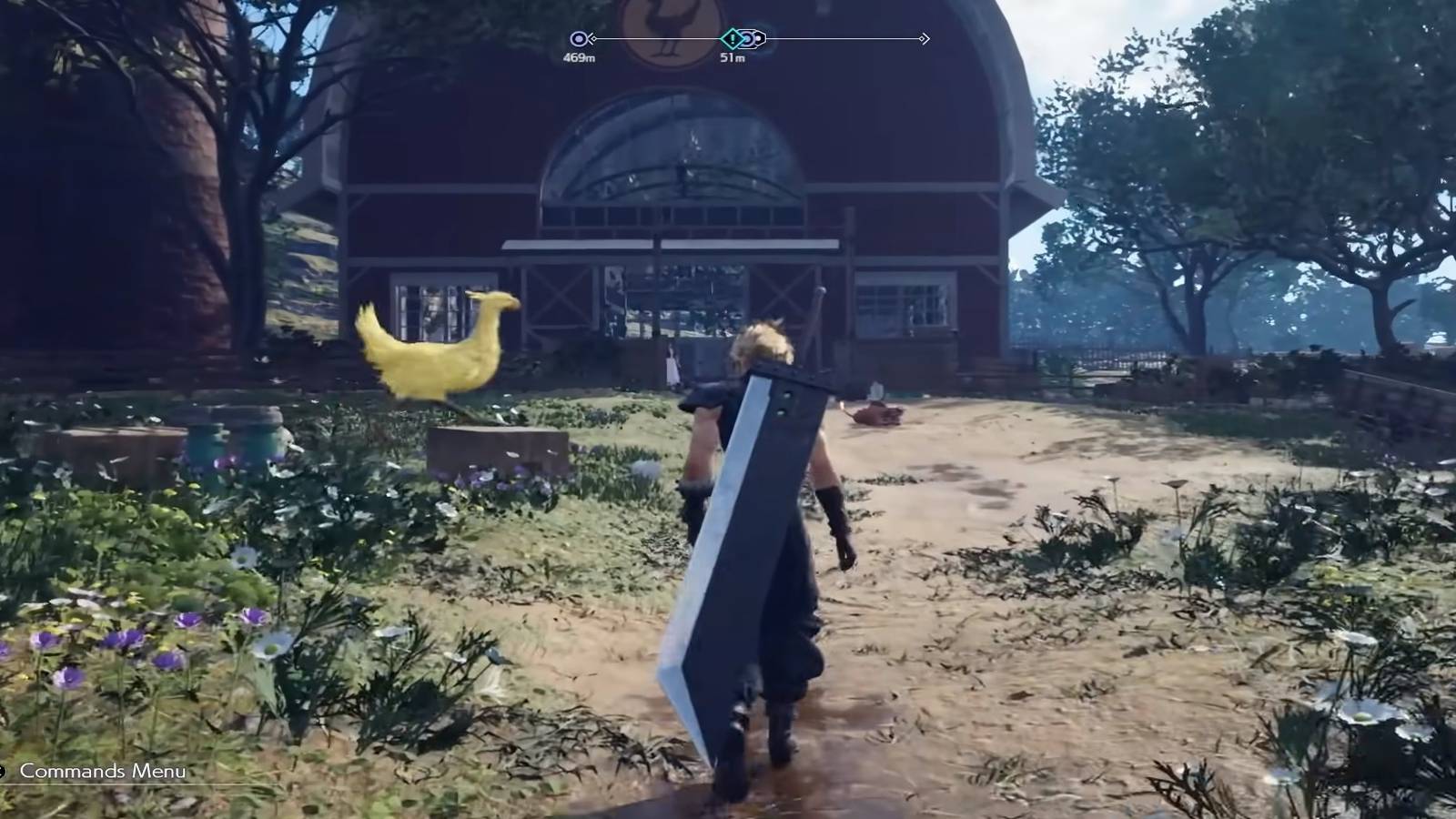Click the purple waypoint icon beside the quest marker
This screenshot has width=1456, height=819.
tap(749, 38)
